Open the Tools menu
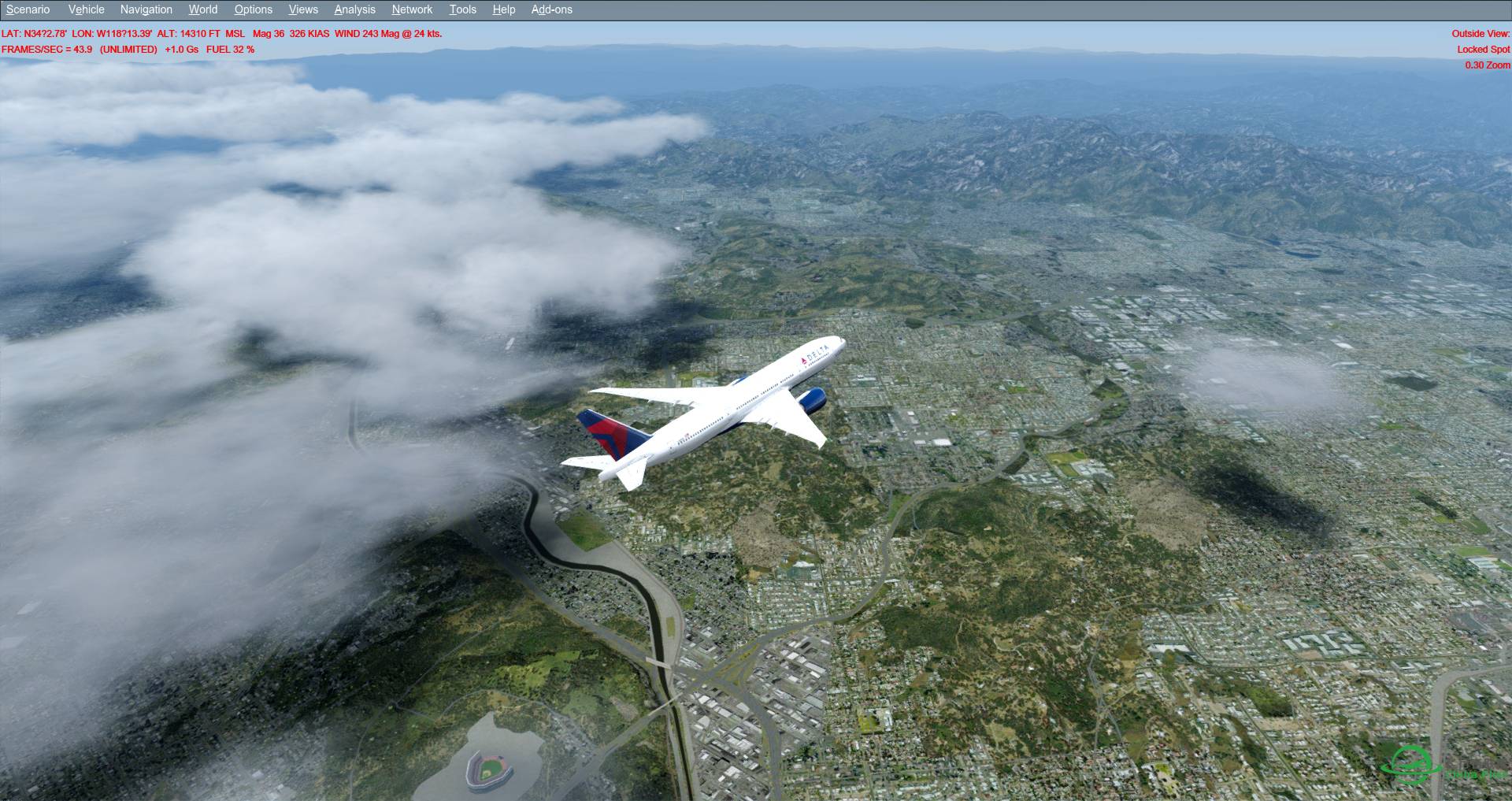Image resolution: width=1512 pixels, height=801 pixels. (x=462, y=9)
